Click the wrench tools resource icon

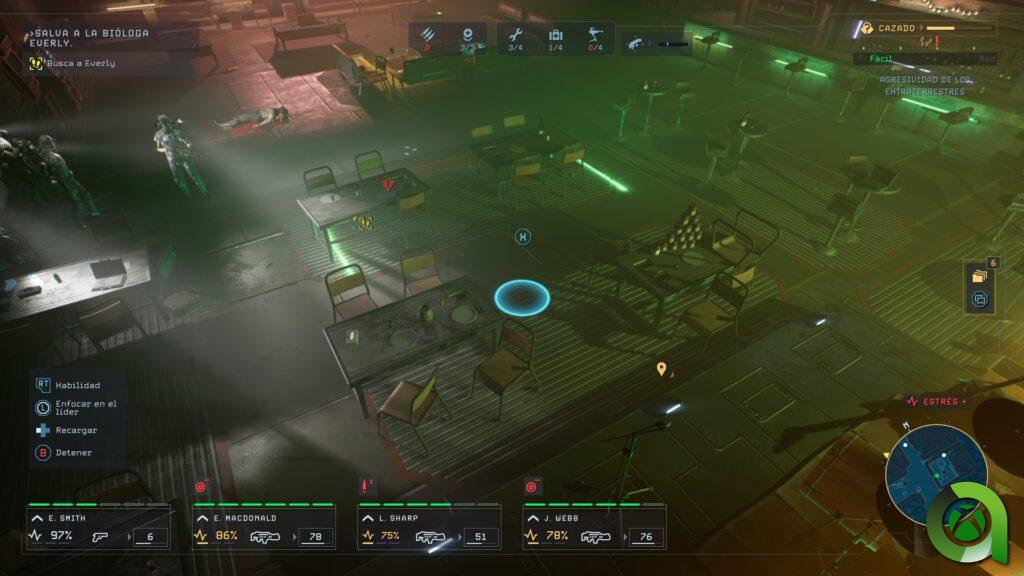(514, 36)
